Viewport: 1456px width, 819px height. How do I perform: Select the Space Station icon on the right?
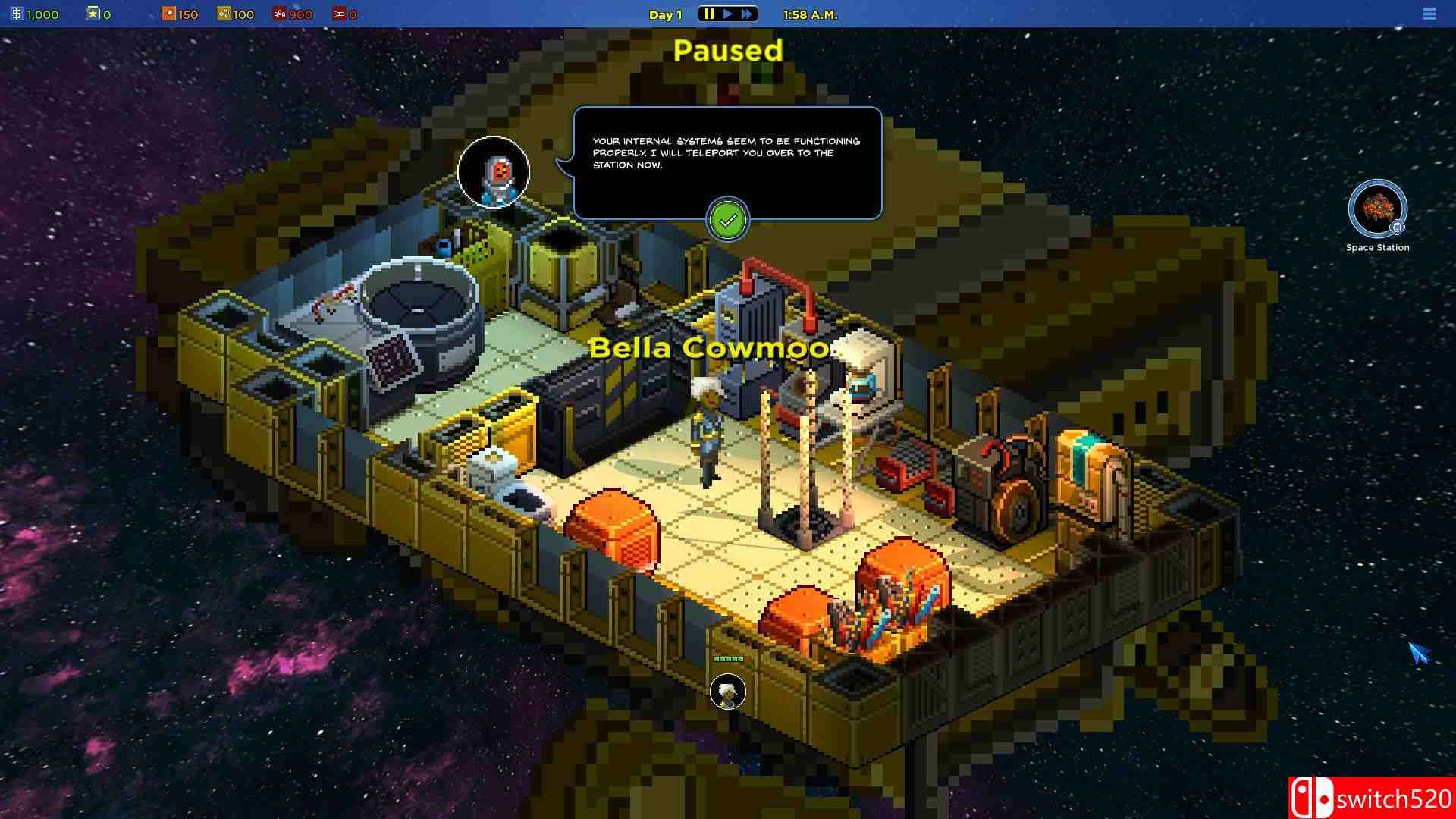(x=1377, y=210)
